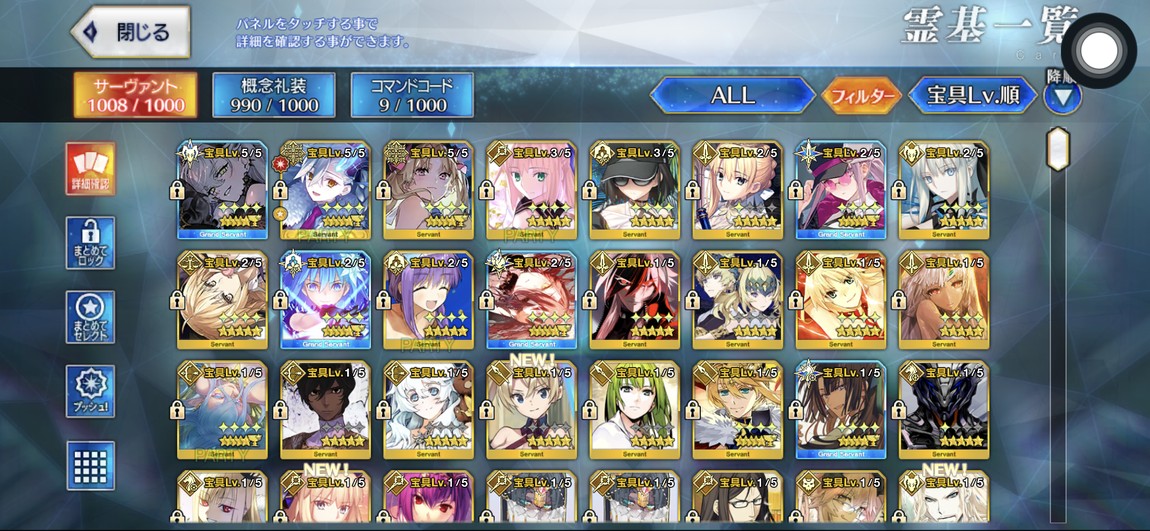Select the pink-haired servant with 宝具Lv.3/5
Screen dimensions: 1150x531
point(531,190)
